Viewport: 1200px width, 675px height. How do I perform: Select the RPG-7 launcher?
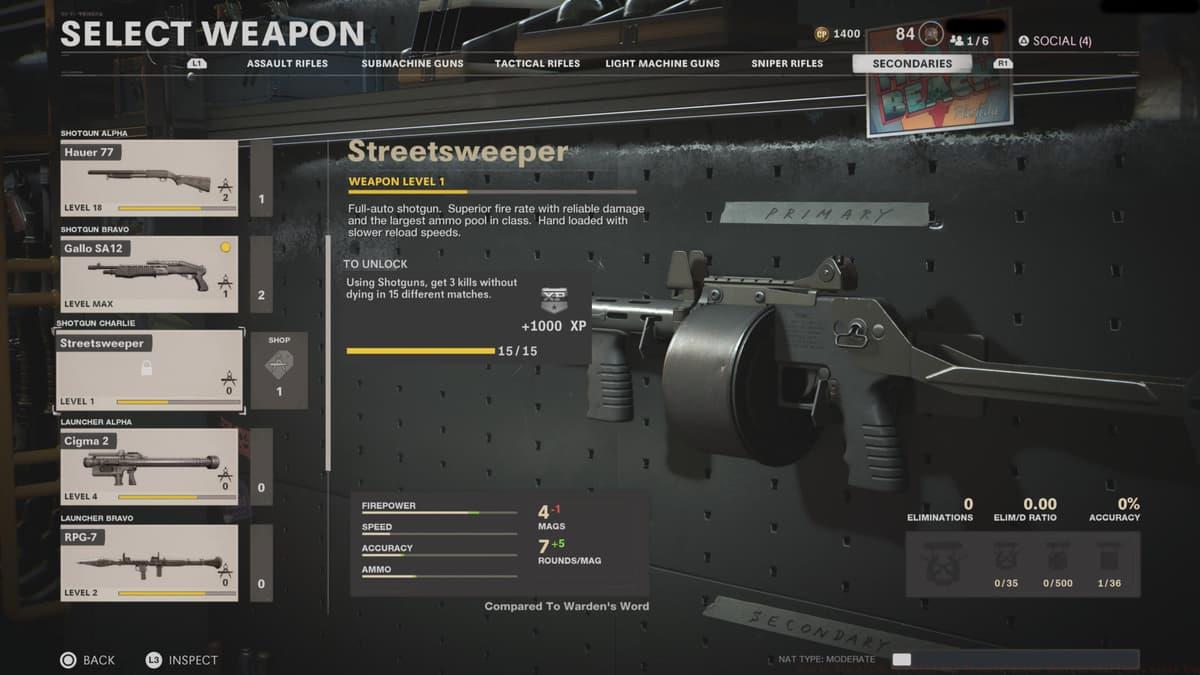click(149, 562)
